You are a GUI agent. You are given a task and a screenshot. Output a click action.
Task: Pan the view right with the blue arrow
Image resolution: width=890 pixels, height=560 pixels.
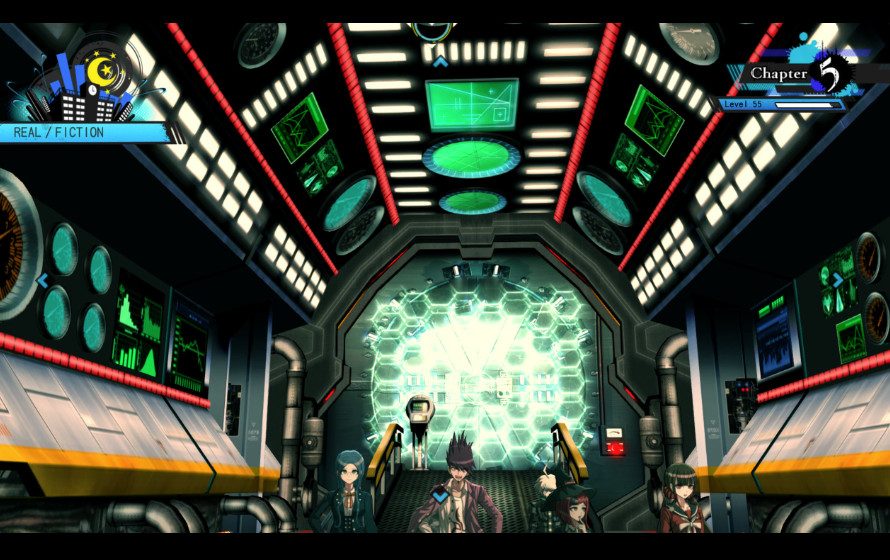(x=838, y=280)
